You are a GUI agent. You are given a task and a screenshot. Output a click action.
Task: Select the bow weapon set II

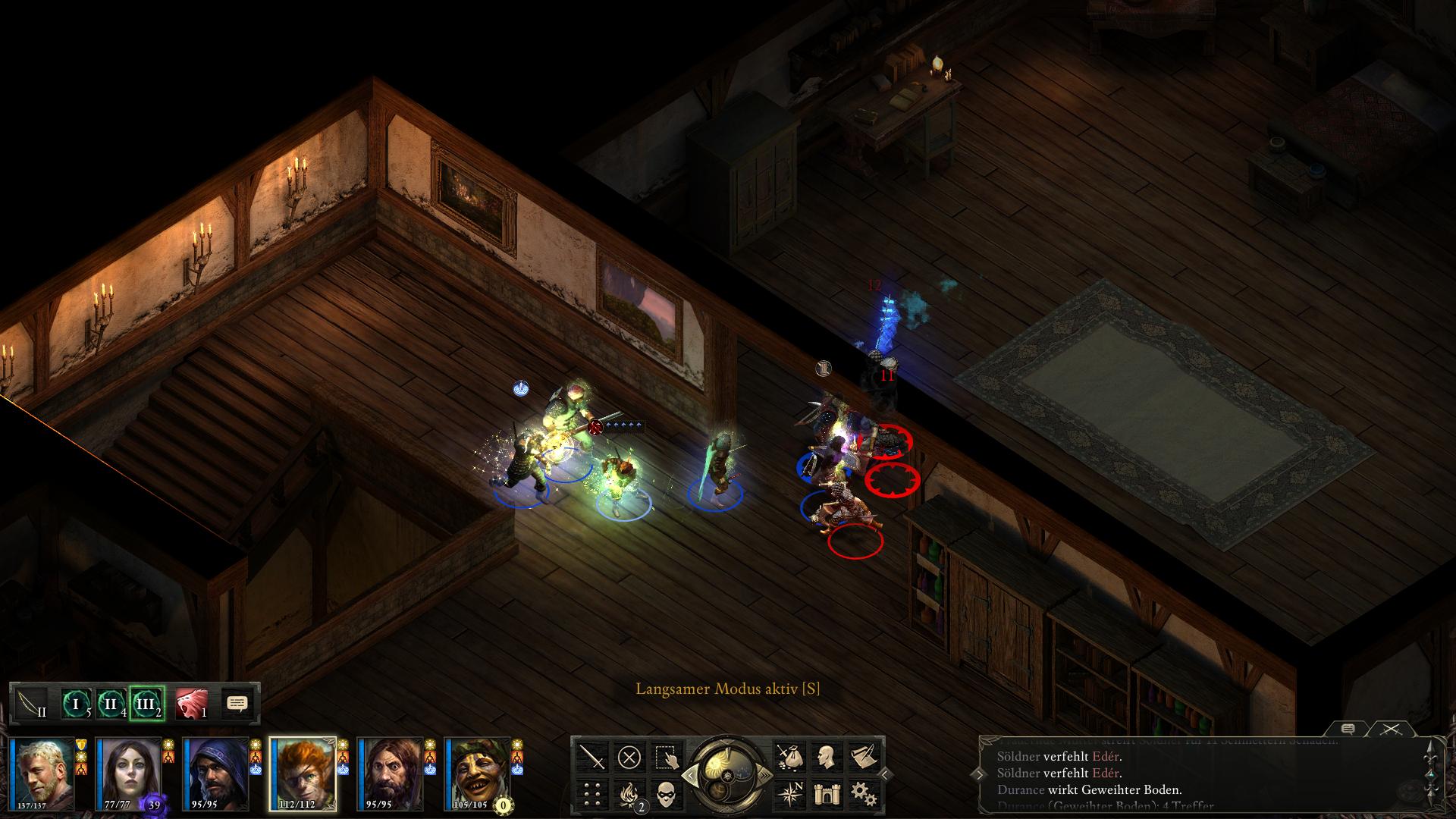[x=32, y=704]
